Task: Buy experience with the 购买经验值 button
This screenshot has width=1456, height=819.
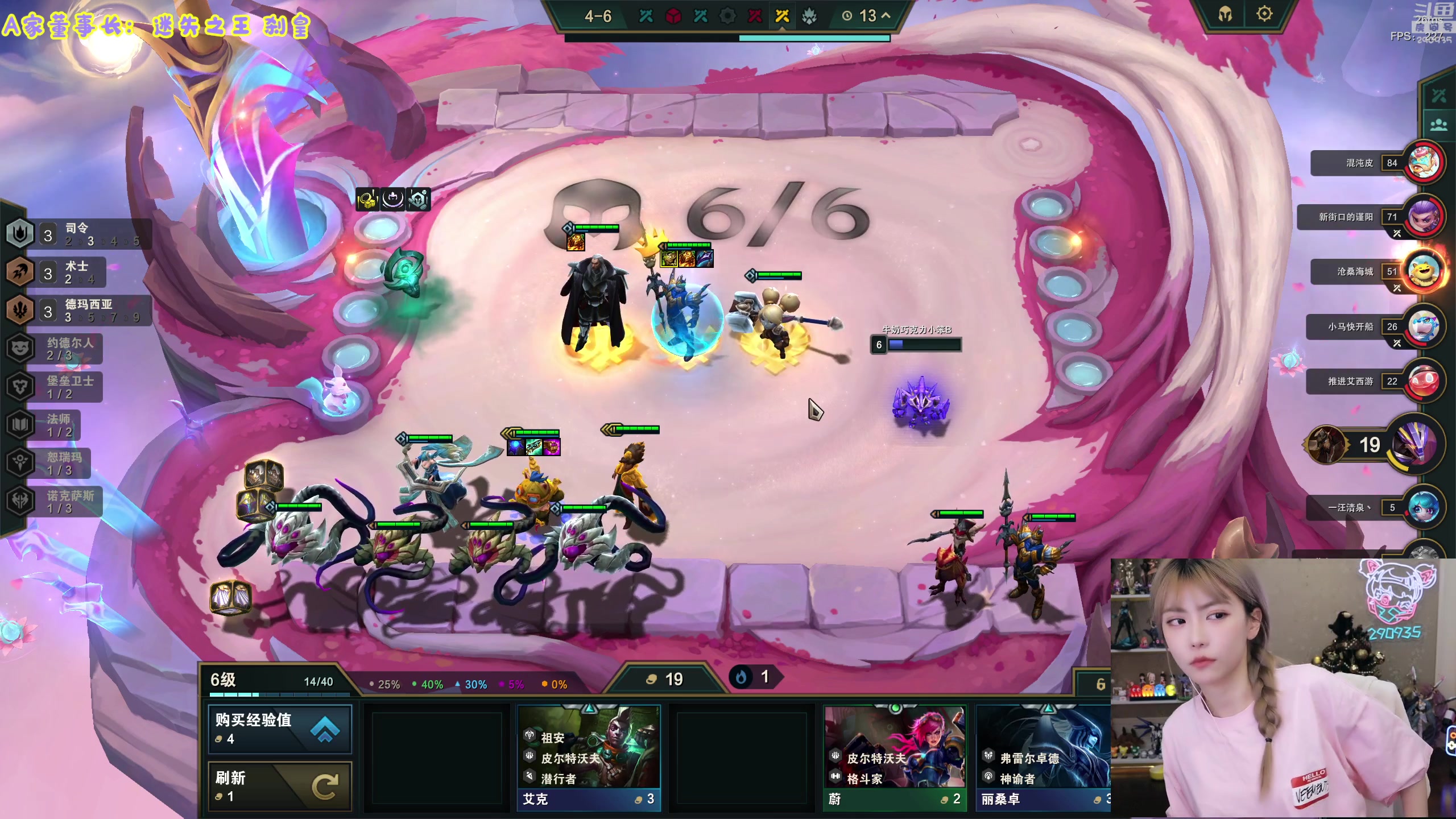Action: [279, 729]
